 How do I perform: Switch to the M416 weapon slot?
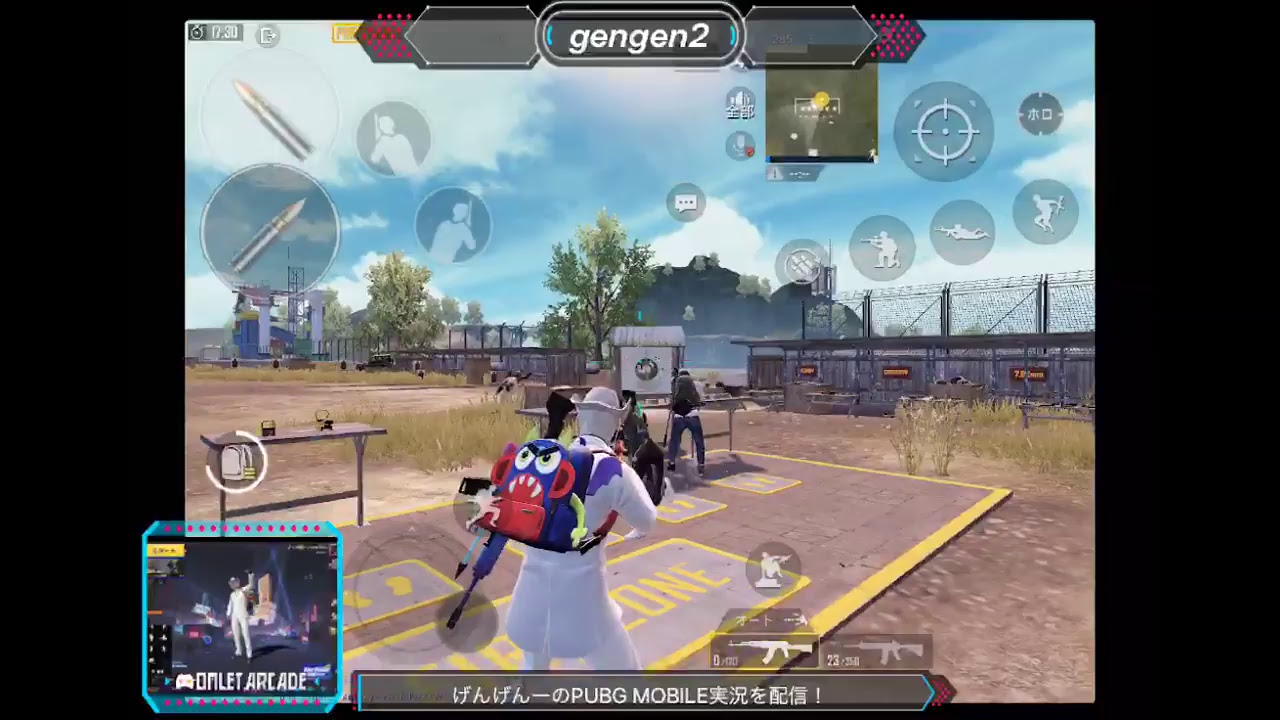pos(882,649)
